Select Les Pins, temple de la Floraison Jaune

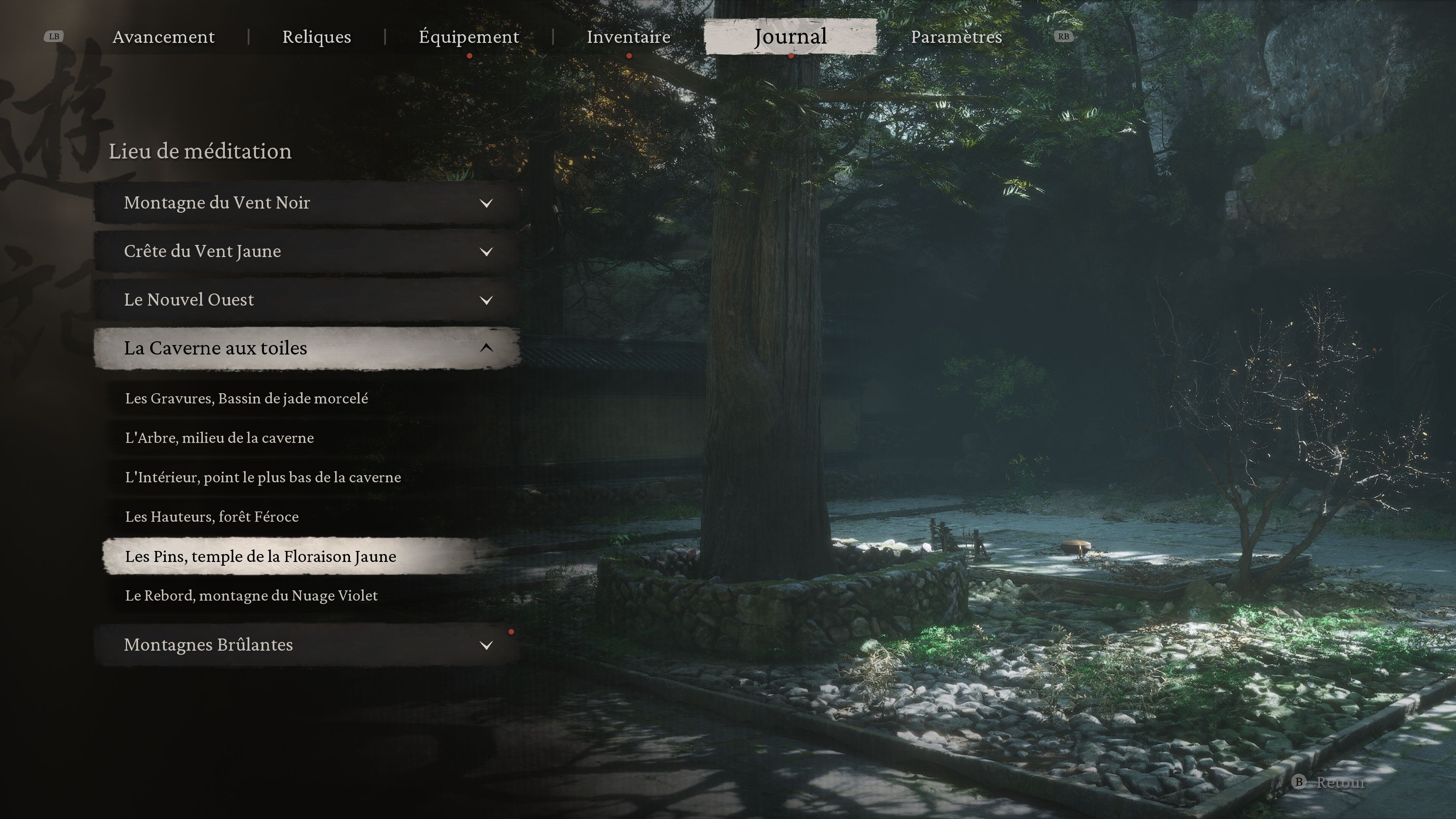260,557
